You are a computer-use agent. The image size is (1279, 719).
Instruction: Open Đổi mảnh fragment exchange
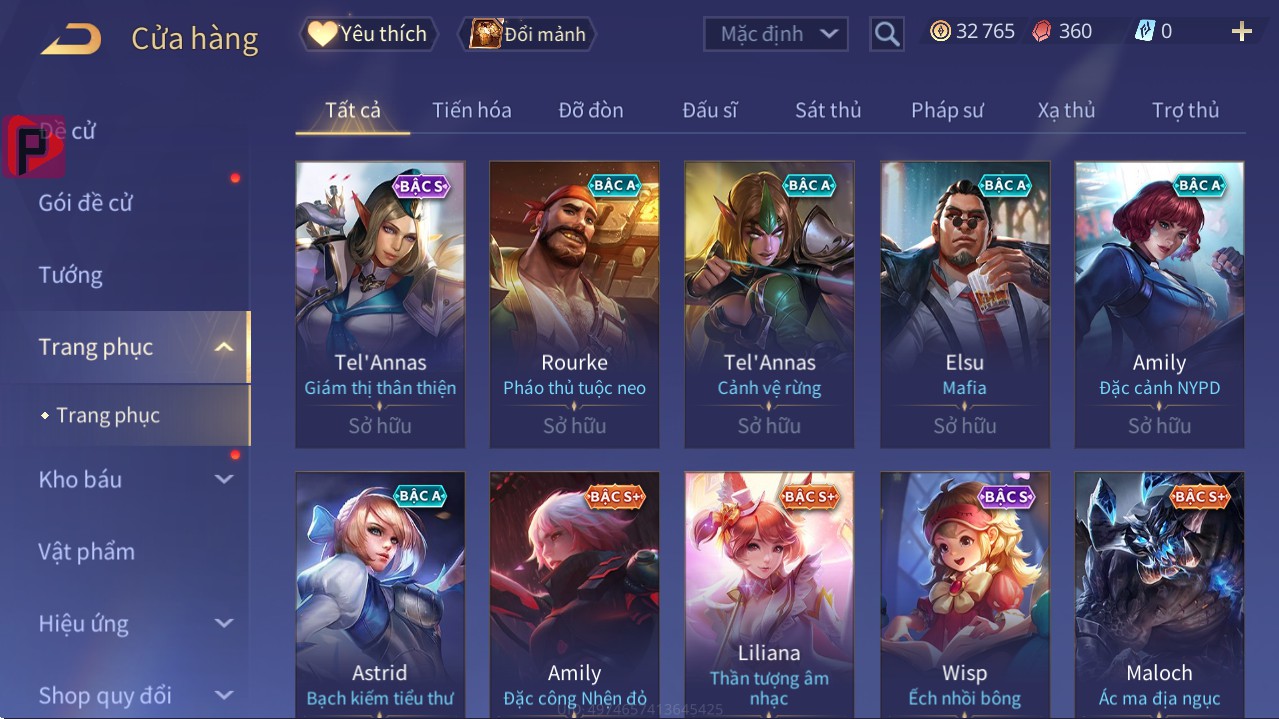pos(528,34)
